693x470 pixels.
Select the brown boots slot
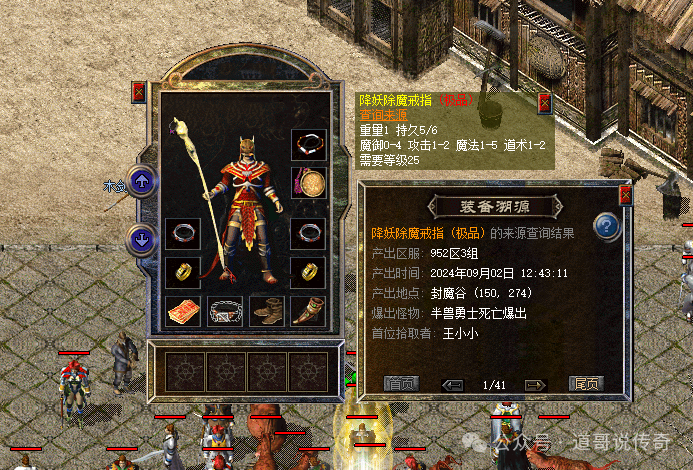coord(267,311)
